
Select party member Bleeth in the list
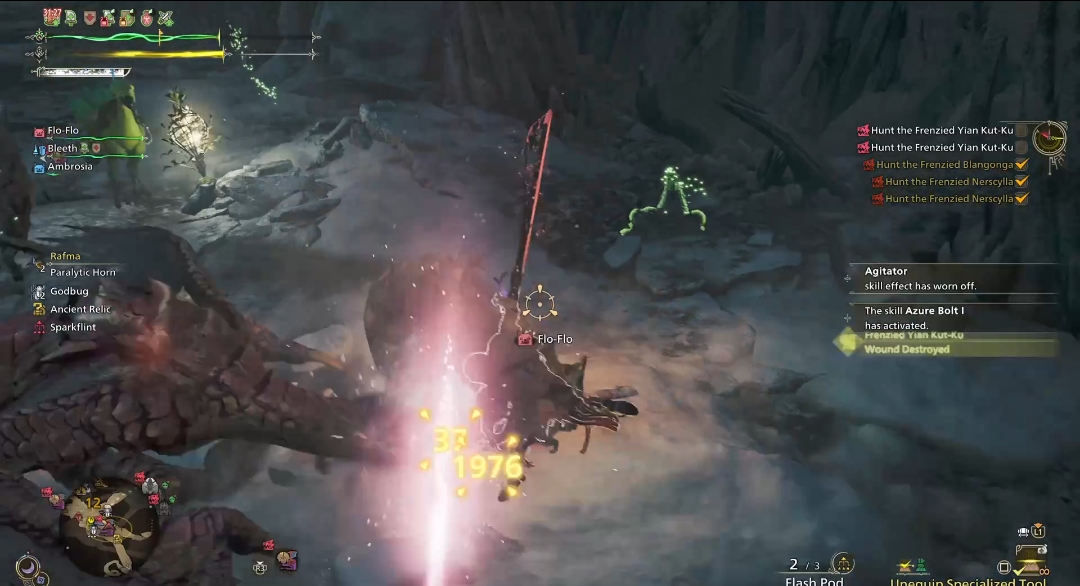pos(62,149)
